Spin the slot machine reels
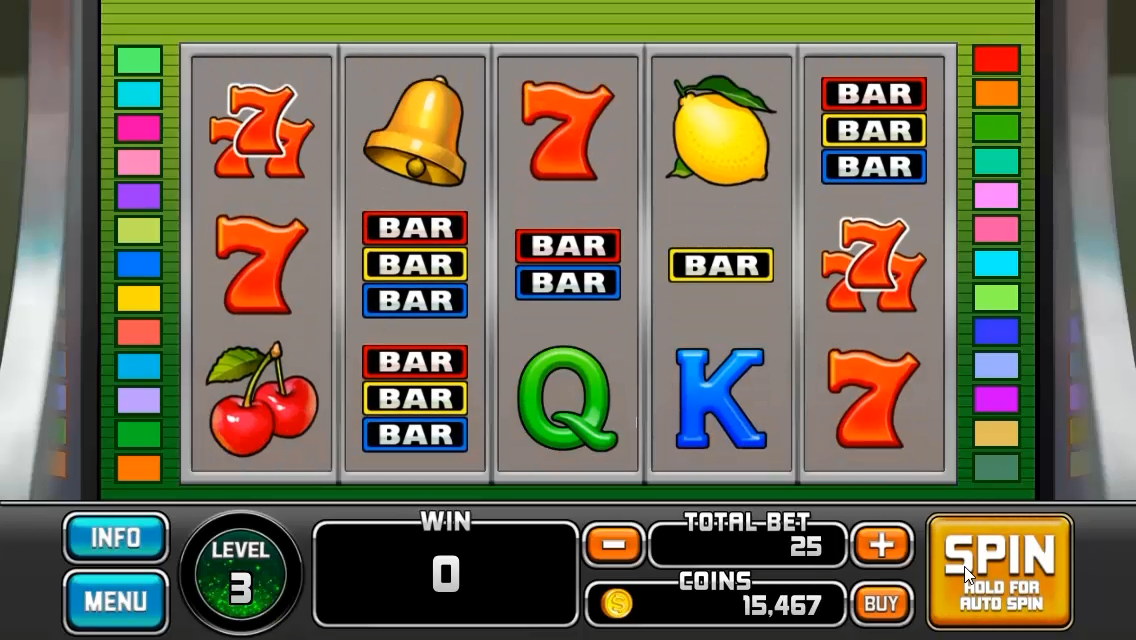Screen dimensions: 1136x640 point(999,571)
